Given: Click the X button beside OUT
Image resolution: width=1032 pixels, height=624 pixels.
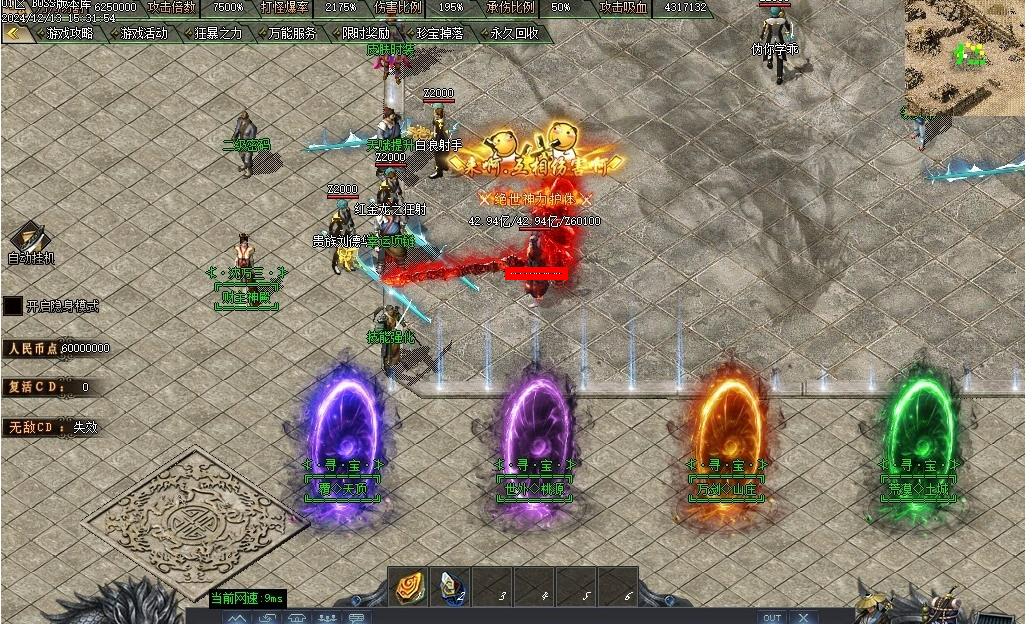Looking at the screenshot, I should click(x=804, y=618).
